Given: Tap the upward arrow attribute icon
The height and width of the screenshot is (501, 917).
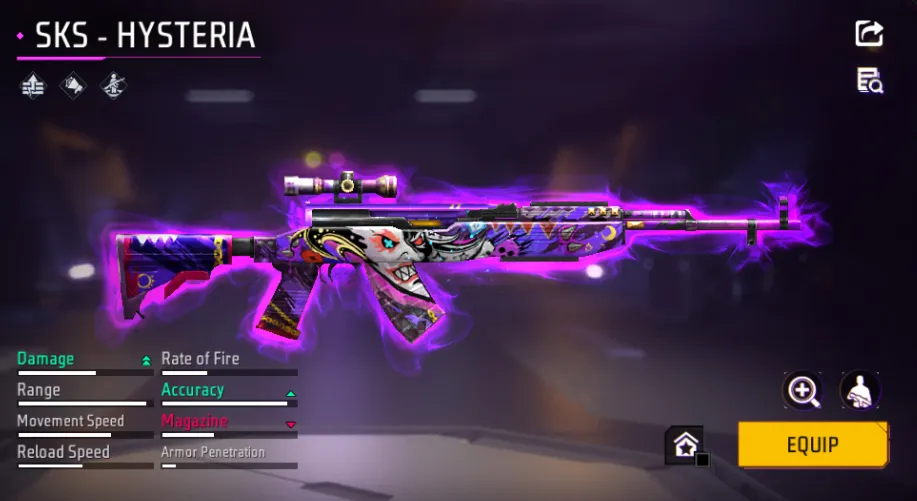Looking at the screenshot, I should point(33,86).
